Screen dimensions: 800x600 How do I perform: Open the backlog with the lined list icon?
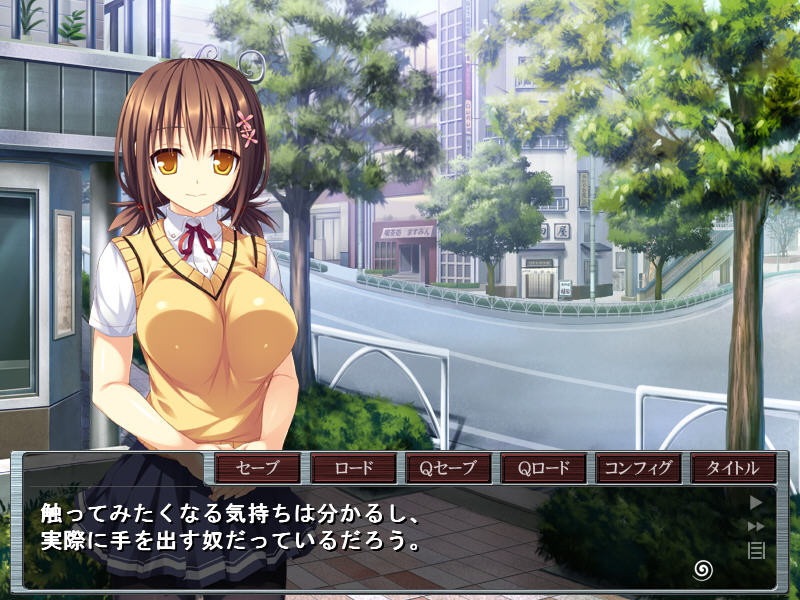tap(756, 549)
